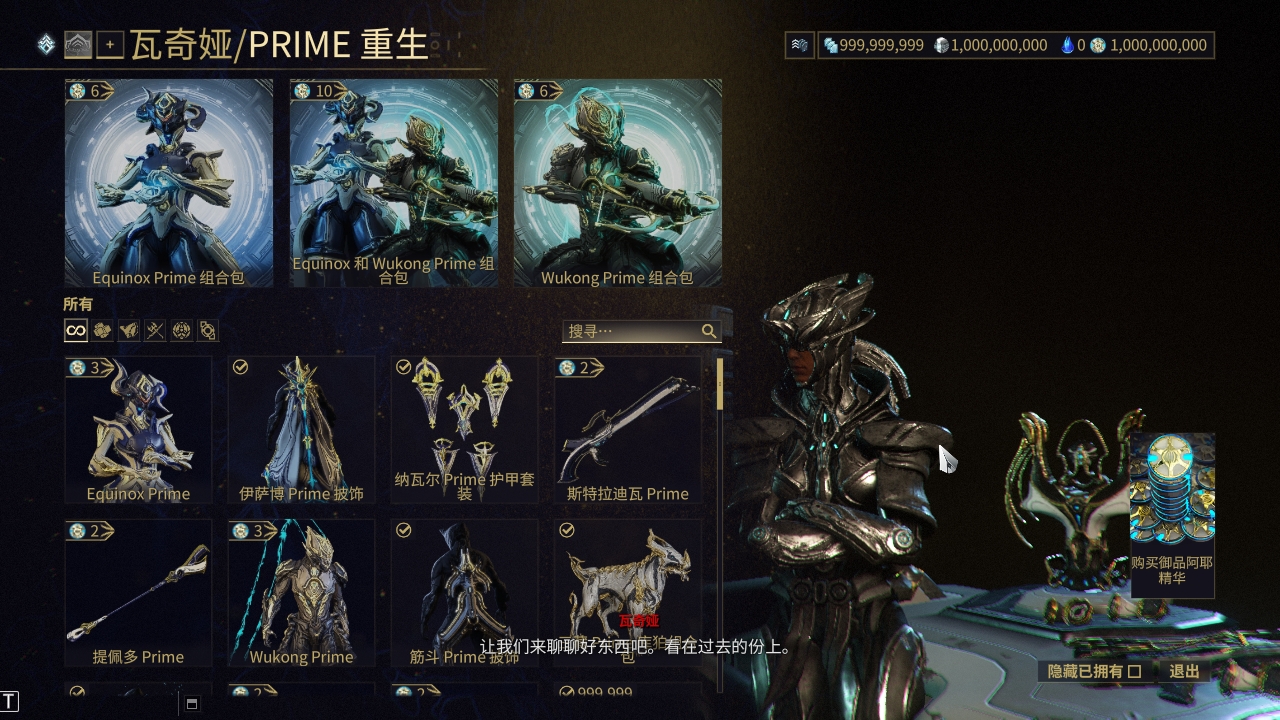Screen dimensions: 1280x720
Task: Filter items by the crossed weapons icon
Action: [154, 331]
